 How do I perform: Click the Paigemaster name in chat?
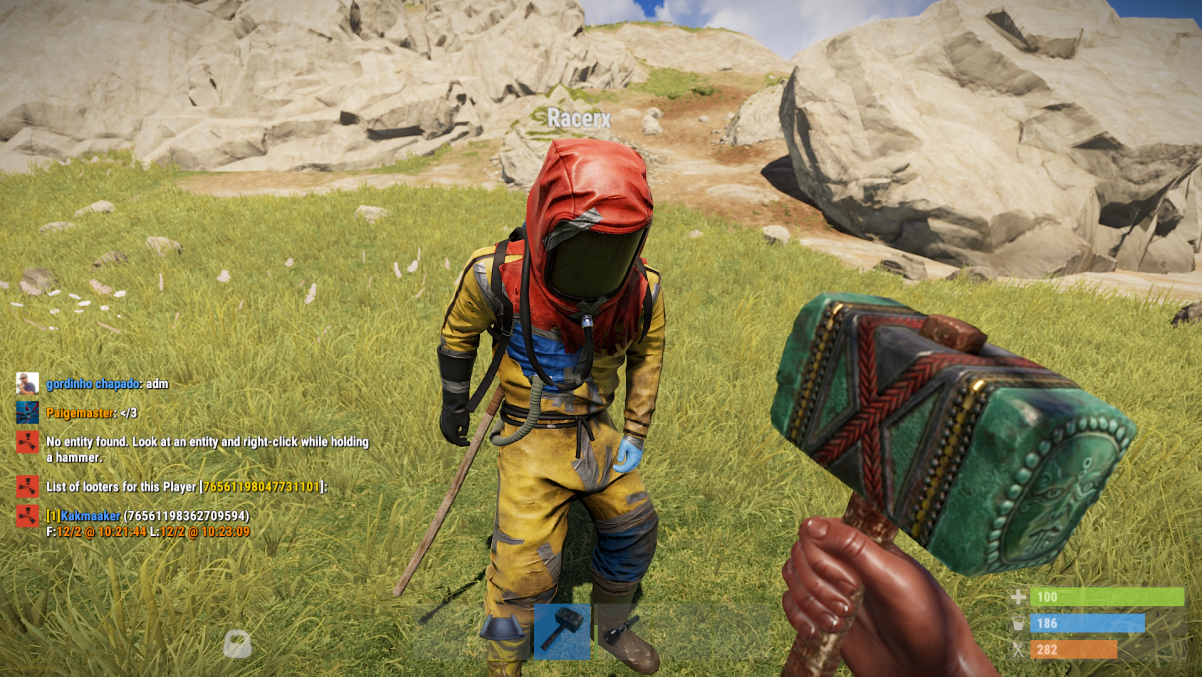coord(80,413)
